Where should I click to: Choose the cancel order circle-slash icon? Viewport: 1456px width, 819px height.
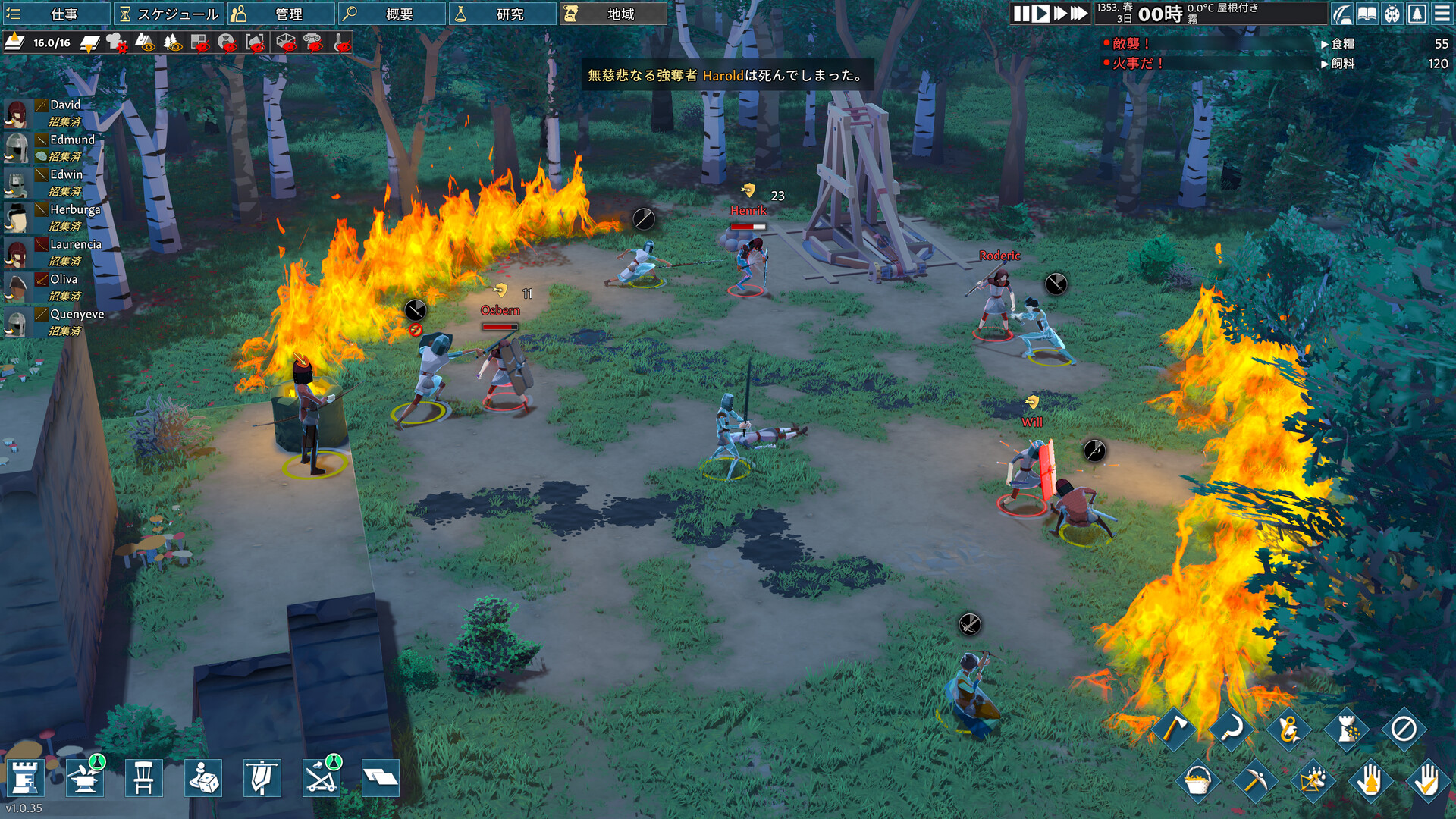[1404, 729]
